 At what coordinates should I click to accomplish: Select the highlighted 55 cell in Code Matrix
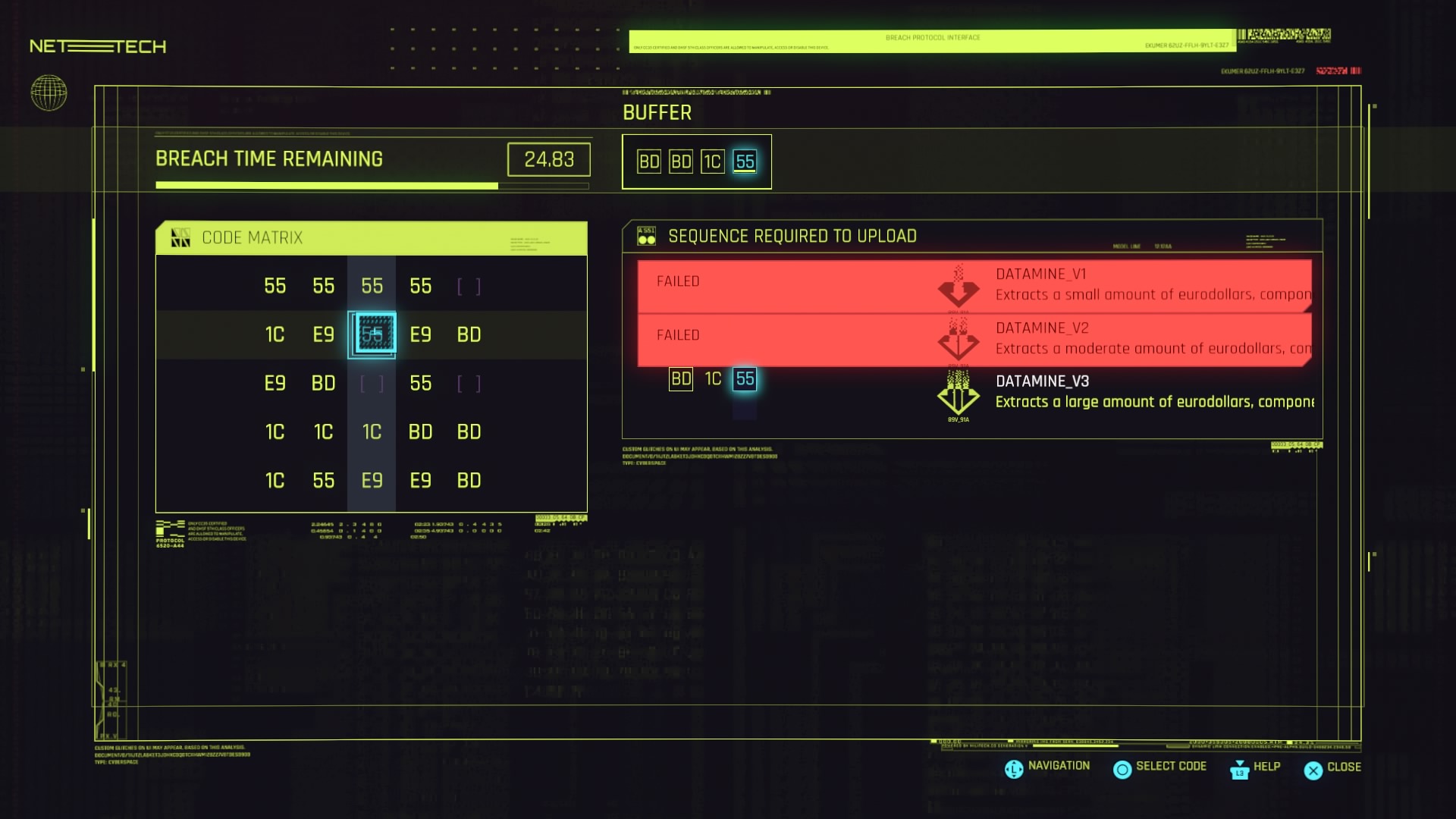(372, 334)
